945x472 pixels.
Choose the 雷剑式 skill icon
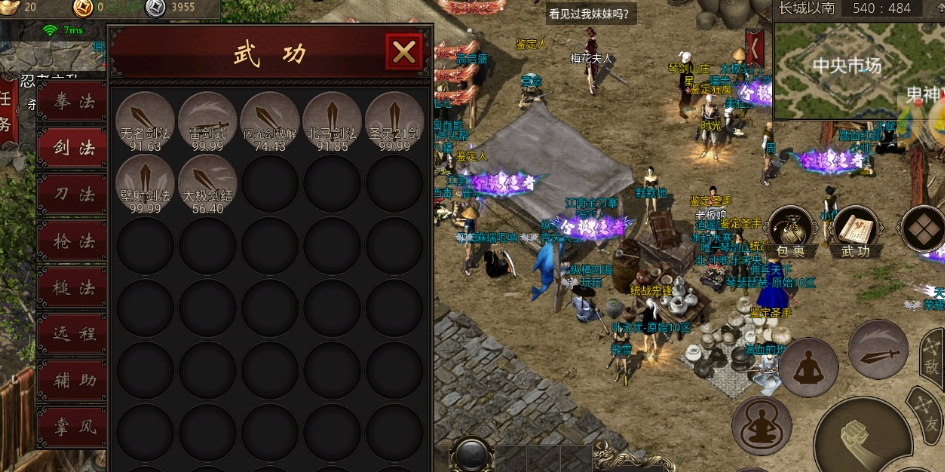click(x=207, y=121)
